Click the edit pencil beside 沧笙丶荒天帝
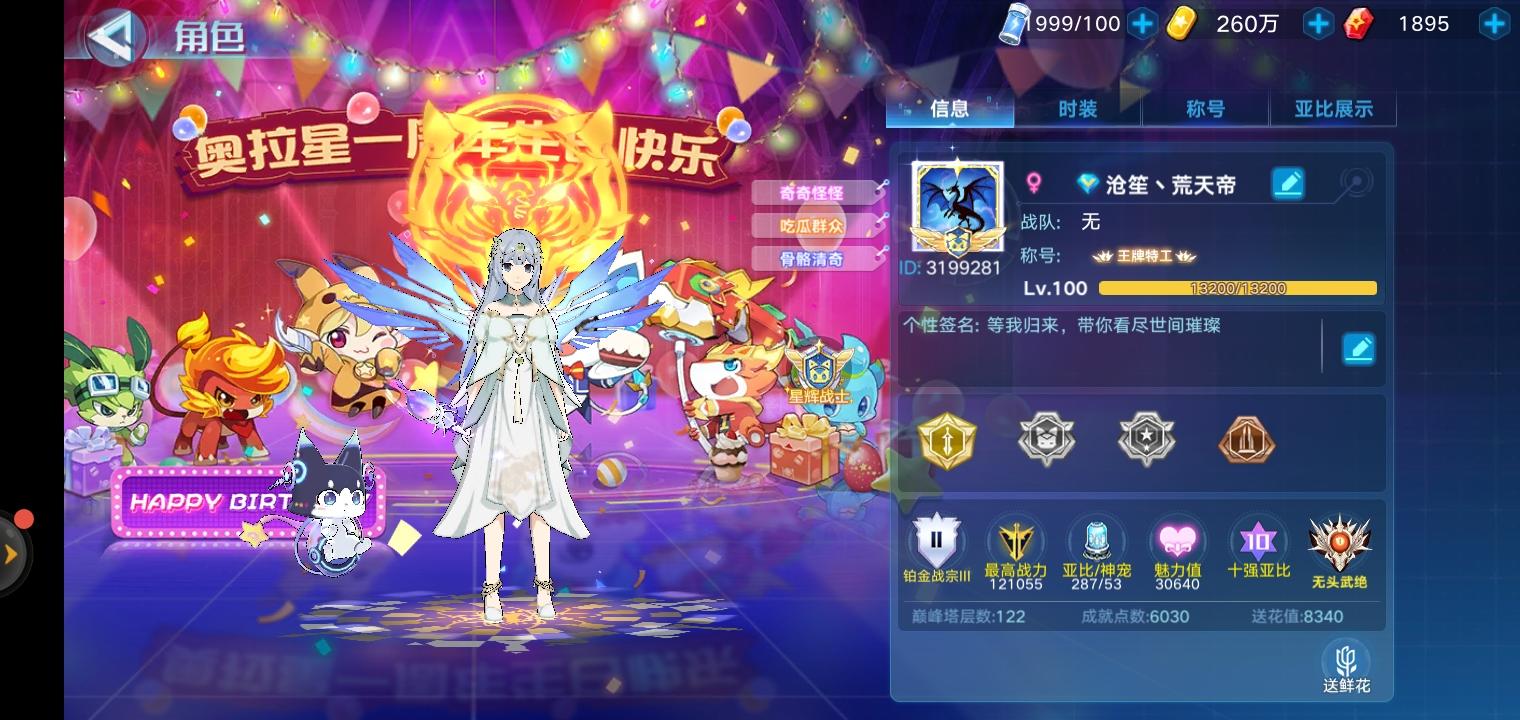Viewport: 1520px width, 720px height. coord(1288,183)
